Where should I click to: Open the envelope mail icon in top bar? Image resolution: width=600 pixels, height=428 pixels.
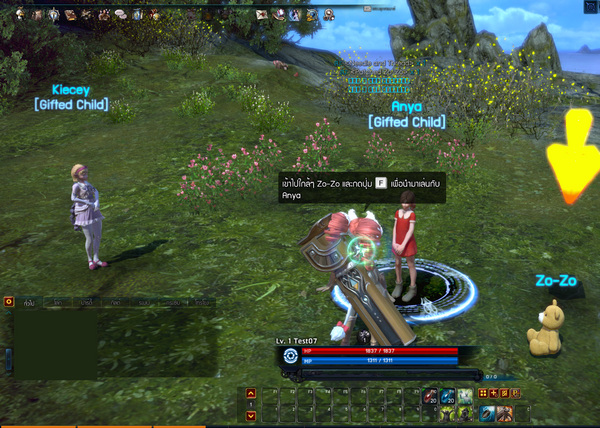(262, 15)
